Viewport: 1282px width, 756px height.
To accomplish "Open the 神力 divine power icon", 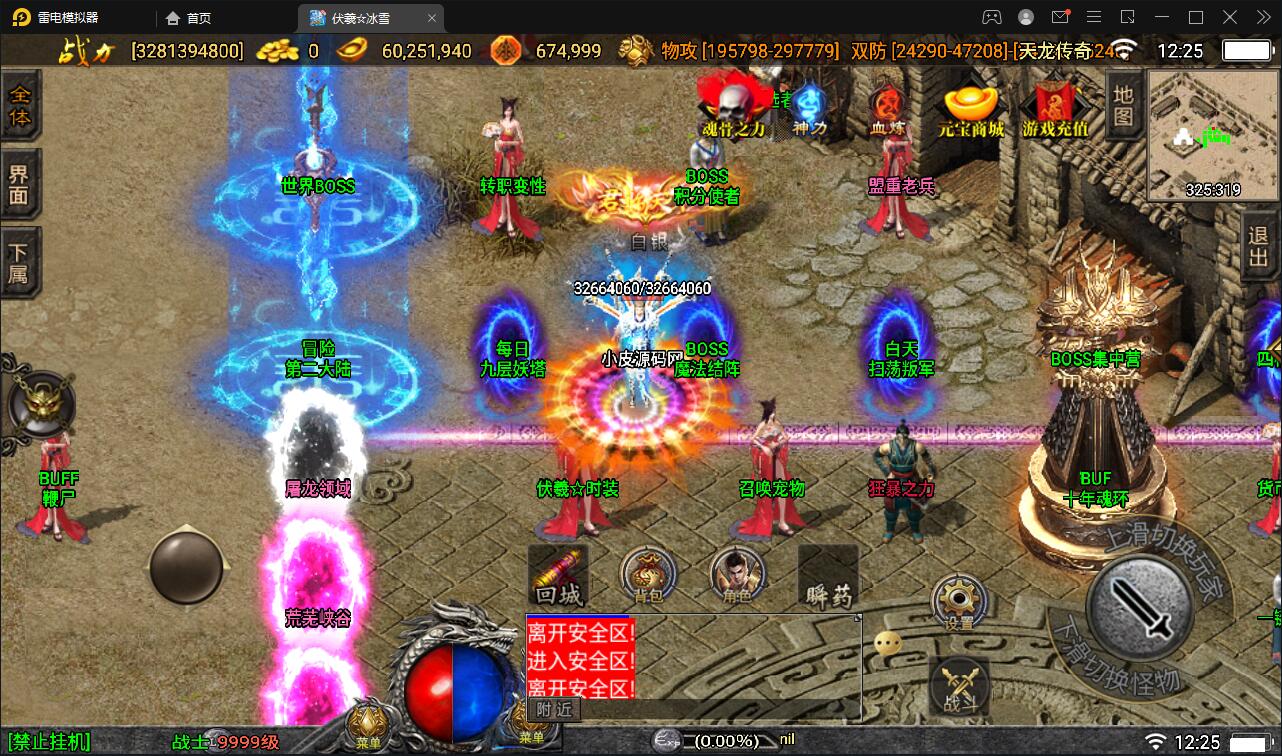I will click(x=809, y=107).
